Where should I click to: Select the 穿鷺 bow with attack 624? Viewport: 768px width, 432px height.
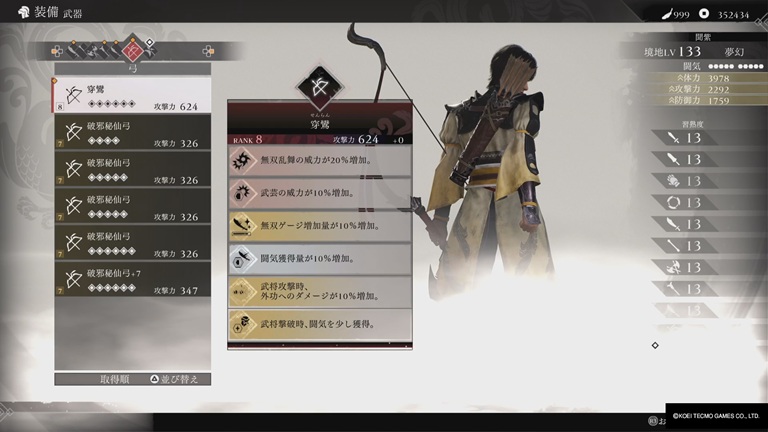[132, 97]
